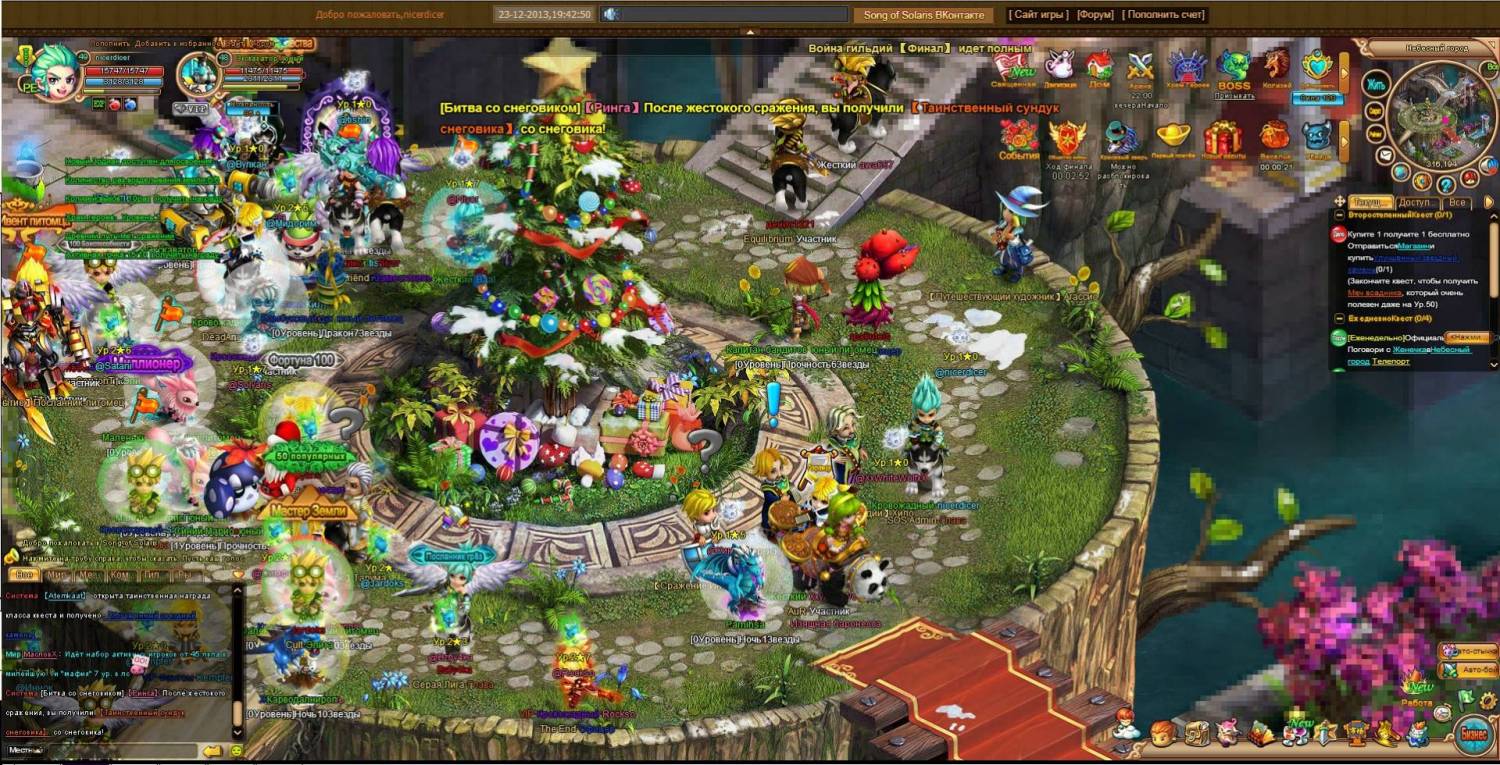Open the События flower bouquet icon
Image resolution: width=1500 pixels, height=765 pixels.
point(1018,138)
